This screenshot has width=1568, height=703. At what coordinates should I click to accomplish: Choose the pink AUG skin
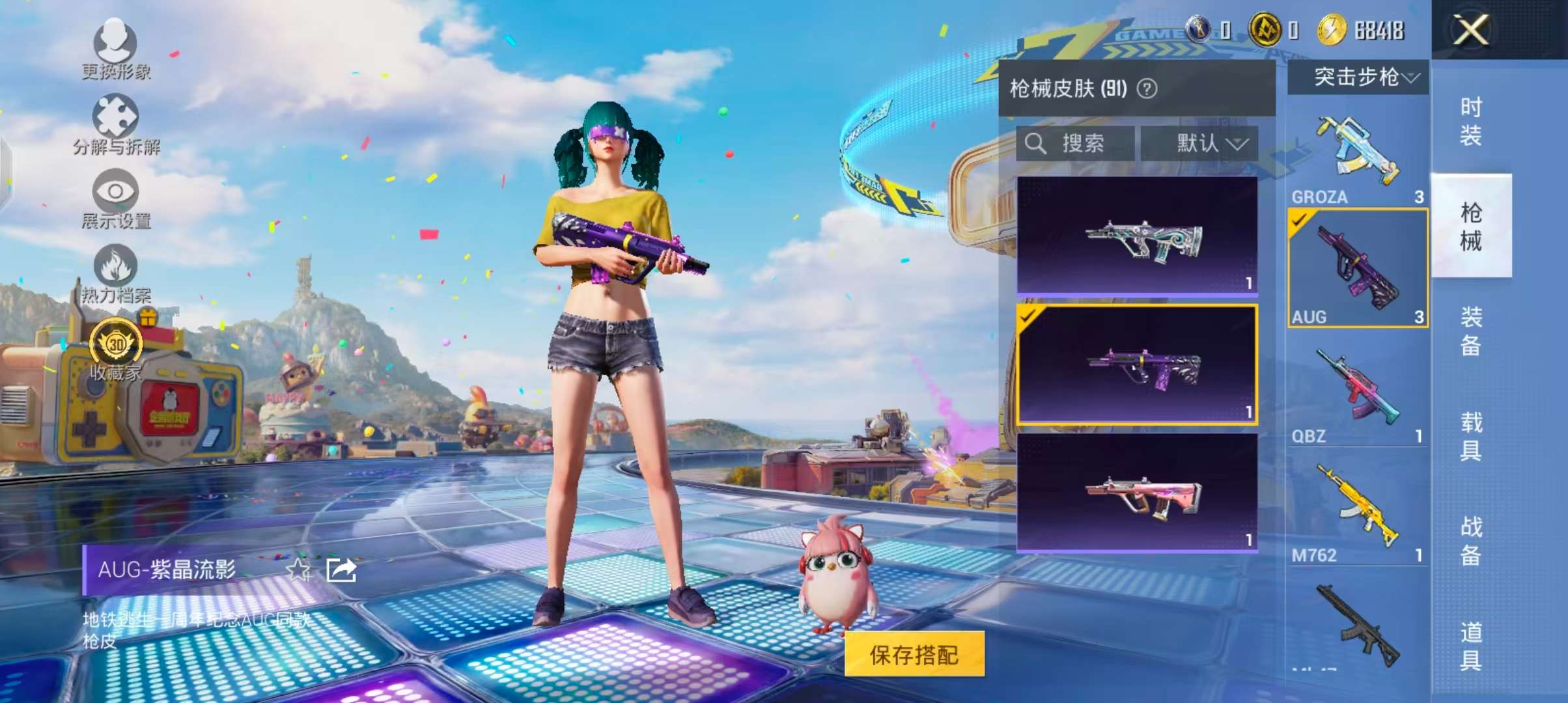pos(1137,493)
